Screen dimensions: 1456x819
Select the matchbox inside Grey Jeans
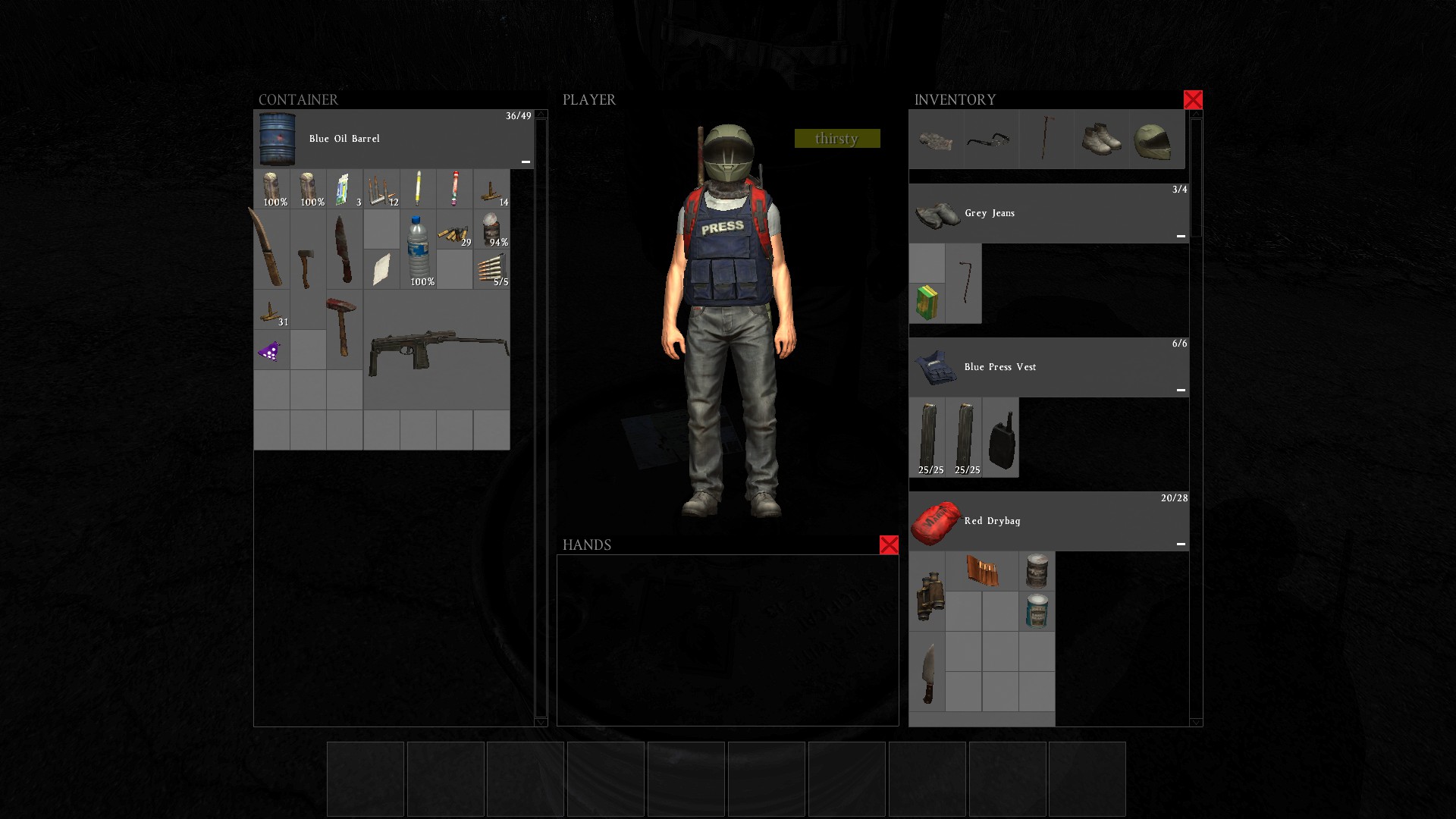pyautogui.click(x=927, y=301)
